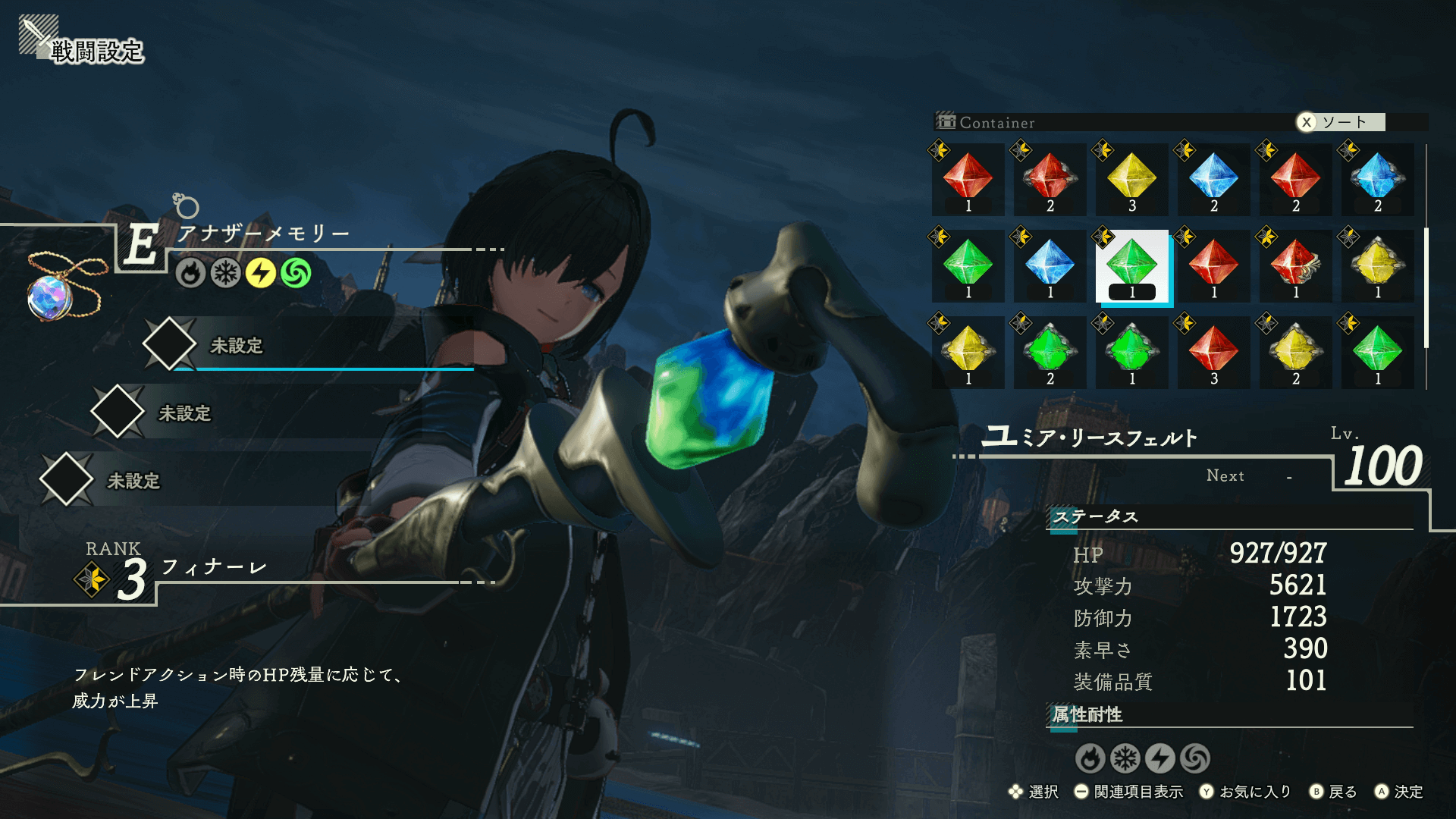Open the アナザーメモリー equipment entry
The height and width of the screenshot is (819, 1456).
262,234
